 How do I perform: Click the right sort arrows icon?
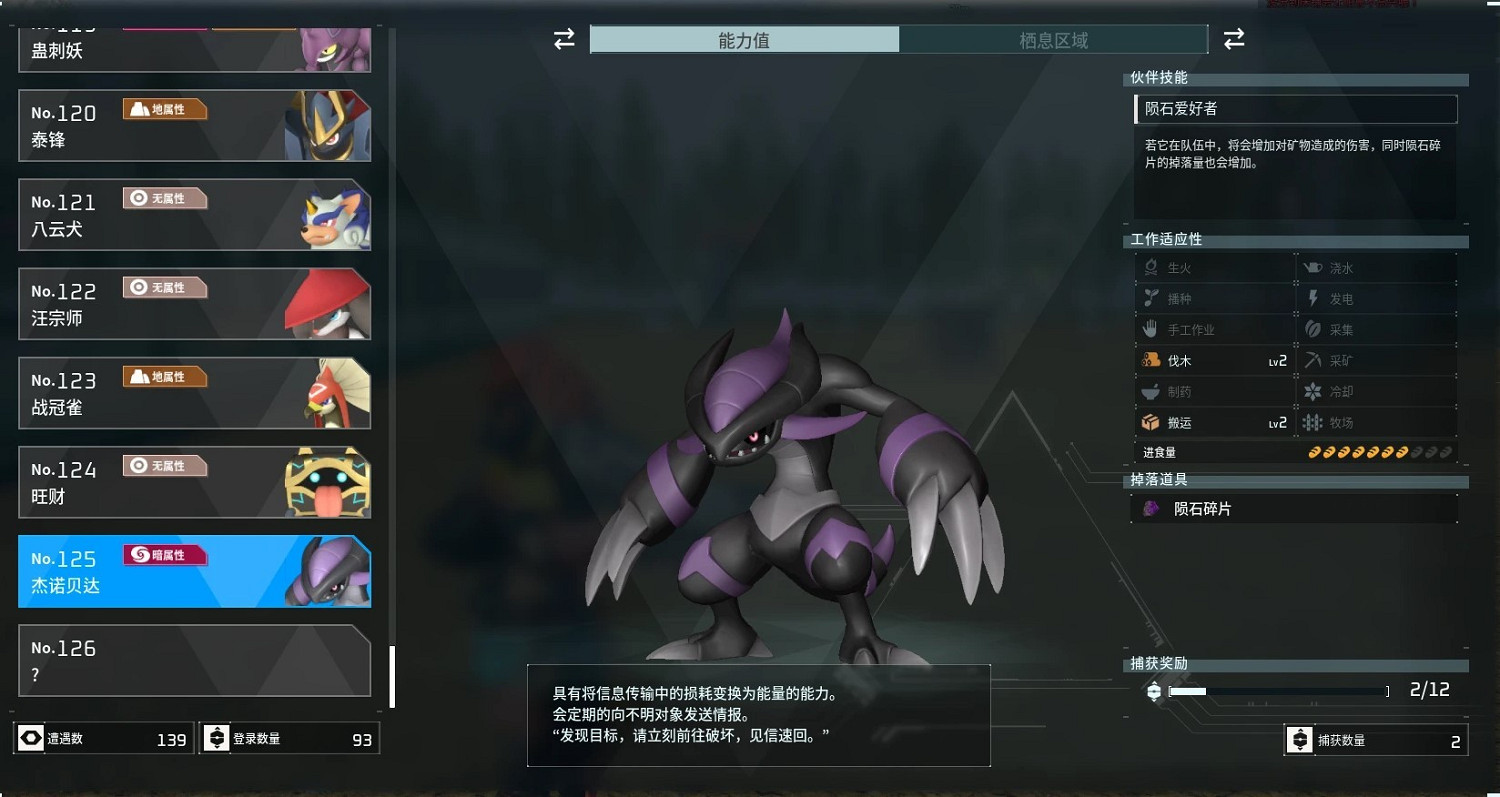coord(1234,38)
